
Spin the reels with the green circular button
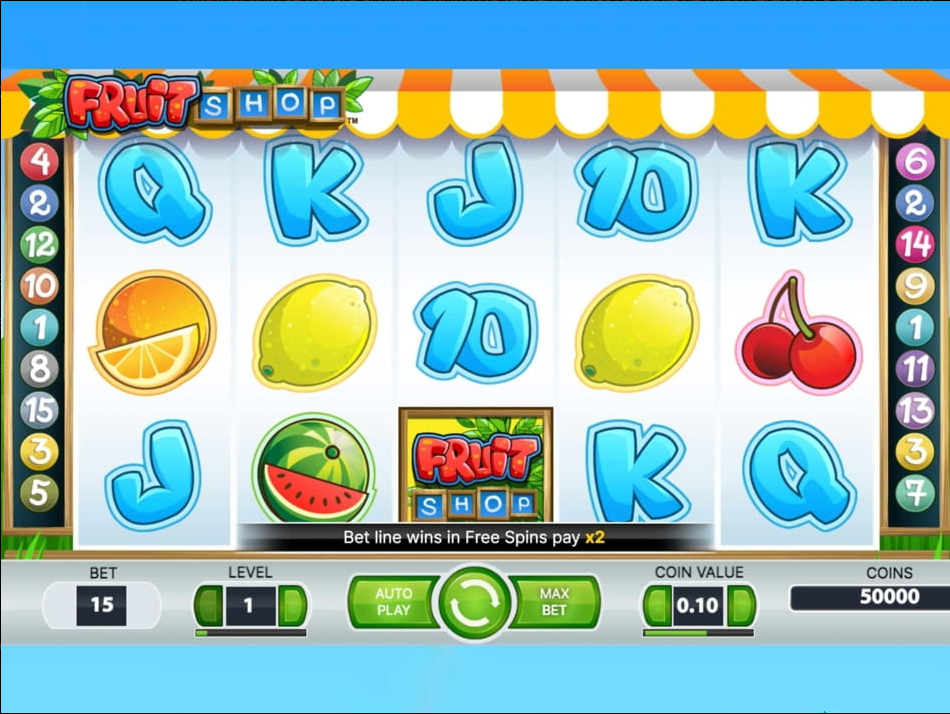pyautogui.click(x=474, y=603)
